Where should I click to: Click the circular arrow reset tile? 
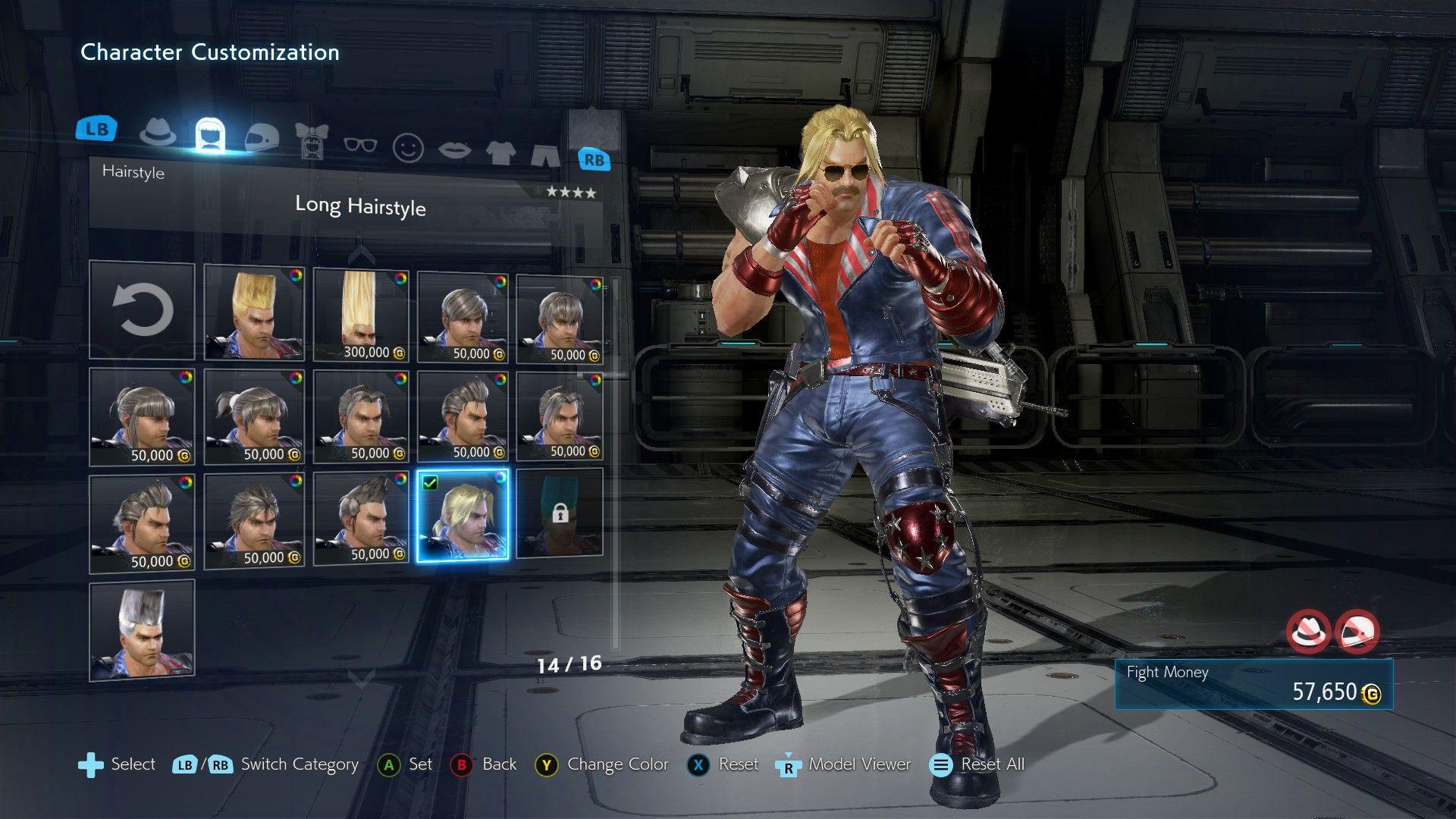point(142,309)
